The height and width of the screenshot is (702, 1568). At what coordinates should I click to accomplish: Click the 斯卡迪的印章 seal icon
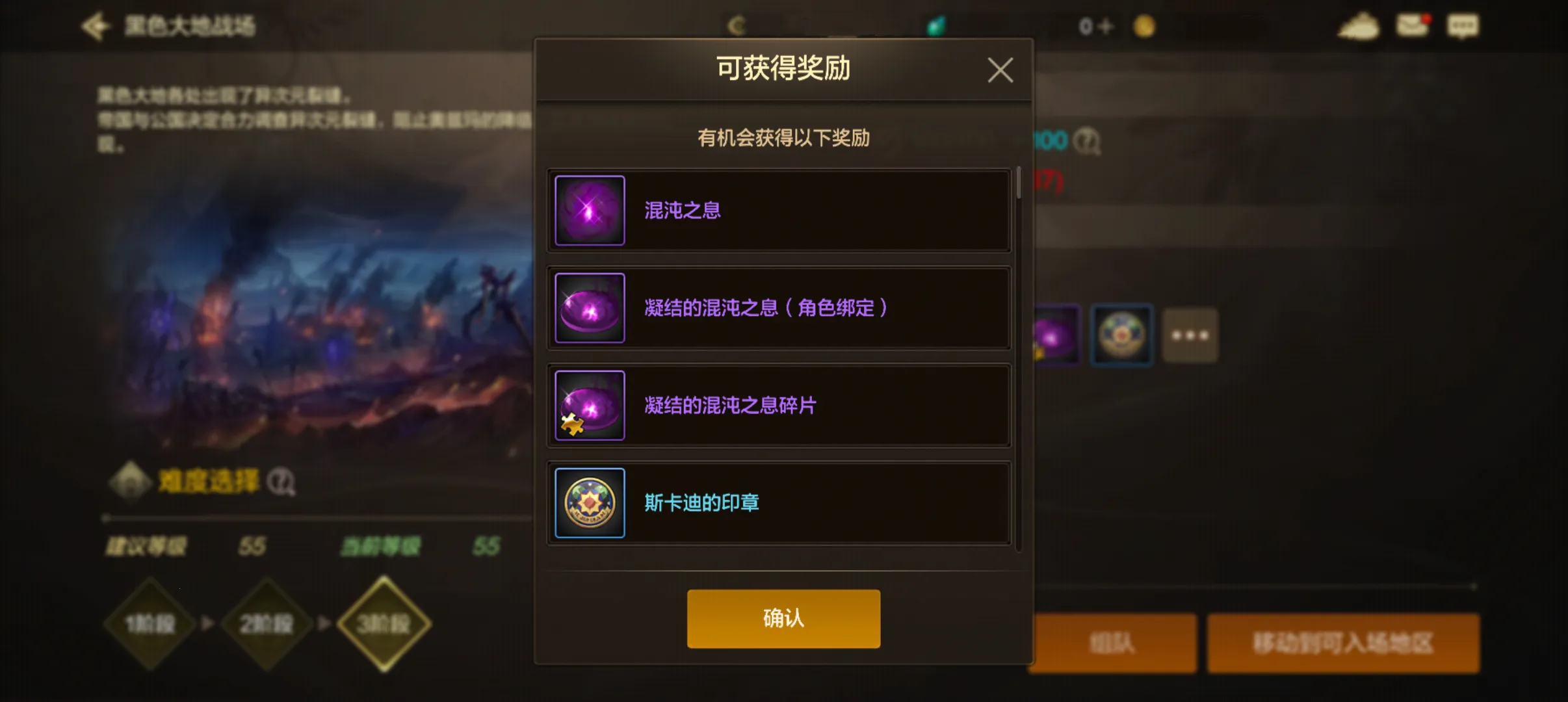tap(589, 502)
